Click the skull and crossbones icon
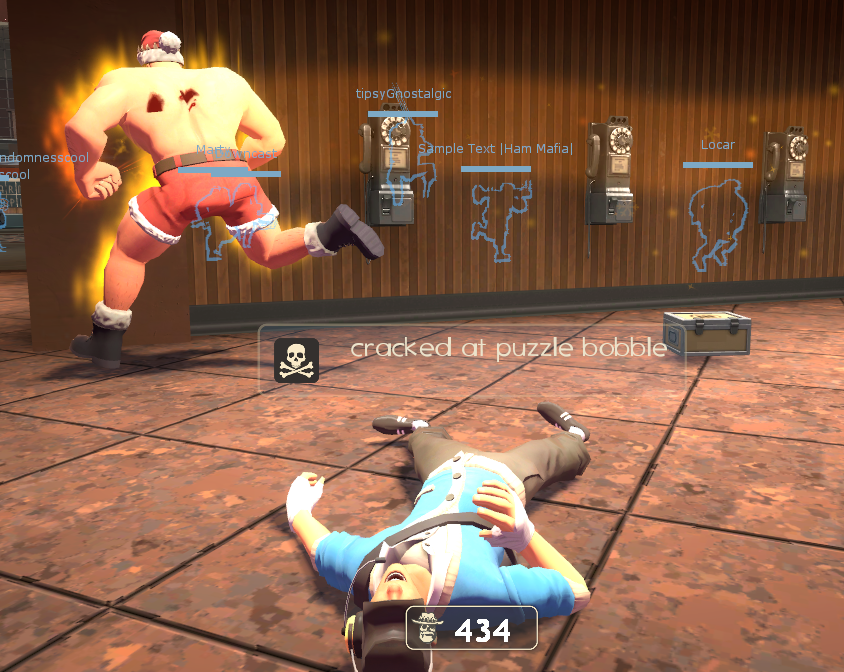 (296, 361)
